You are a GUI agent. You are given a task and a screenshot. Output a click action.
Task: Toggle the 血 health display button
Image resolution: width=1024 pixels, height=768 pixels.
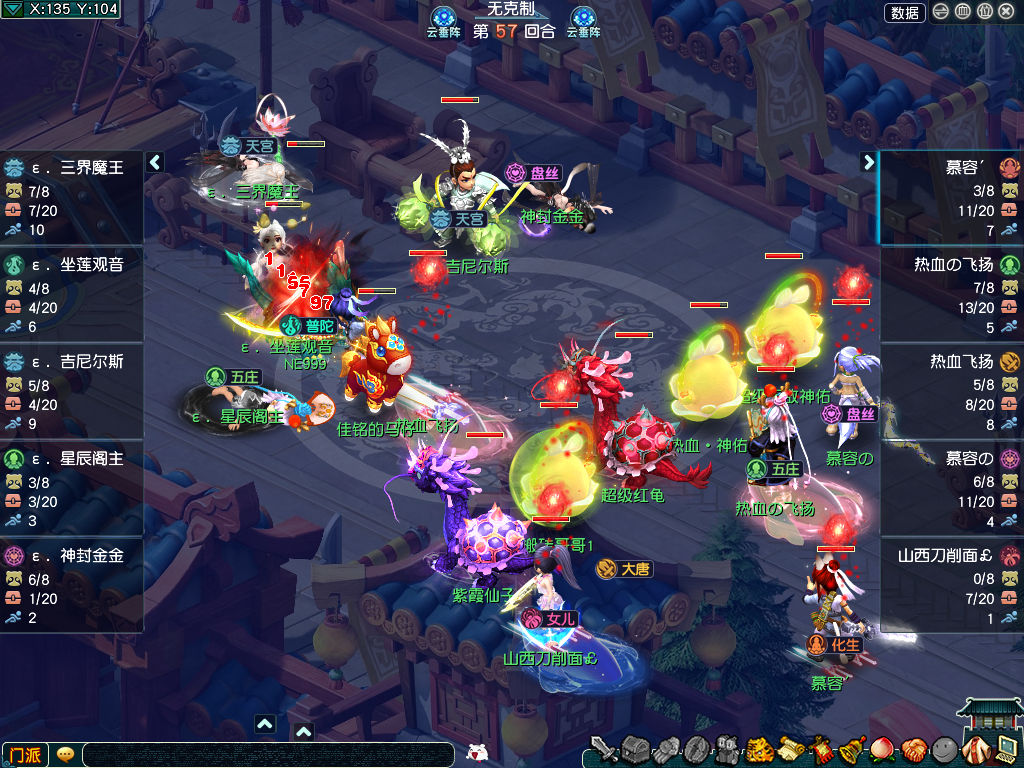tap(962, 13)
